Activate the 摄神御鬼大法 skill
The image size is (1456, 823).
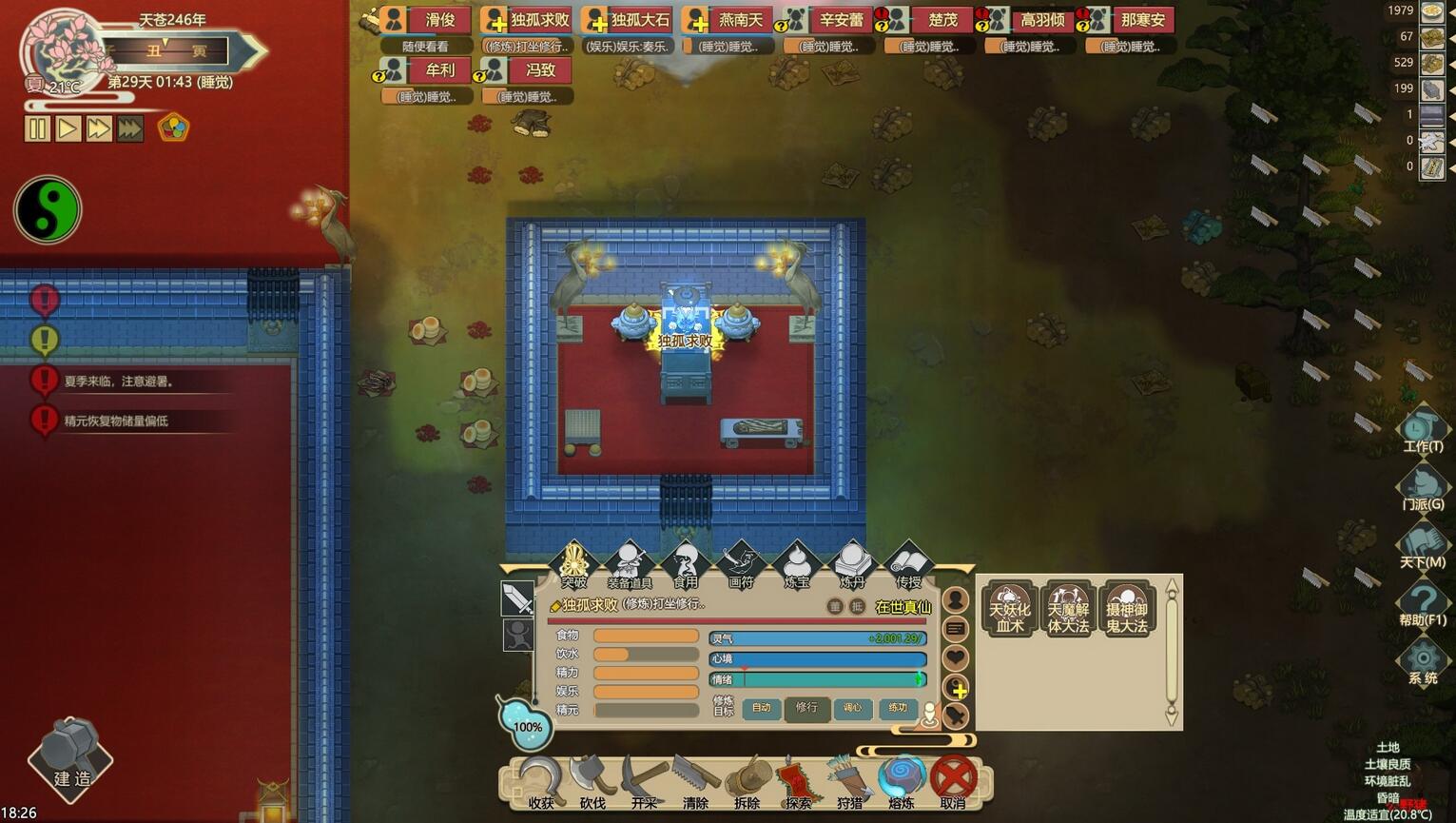point(1127,610)
